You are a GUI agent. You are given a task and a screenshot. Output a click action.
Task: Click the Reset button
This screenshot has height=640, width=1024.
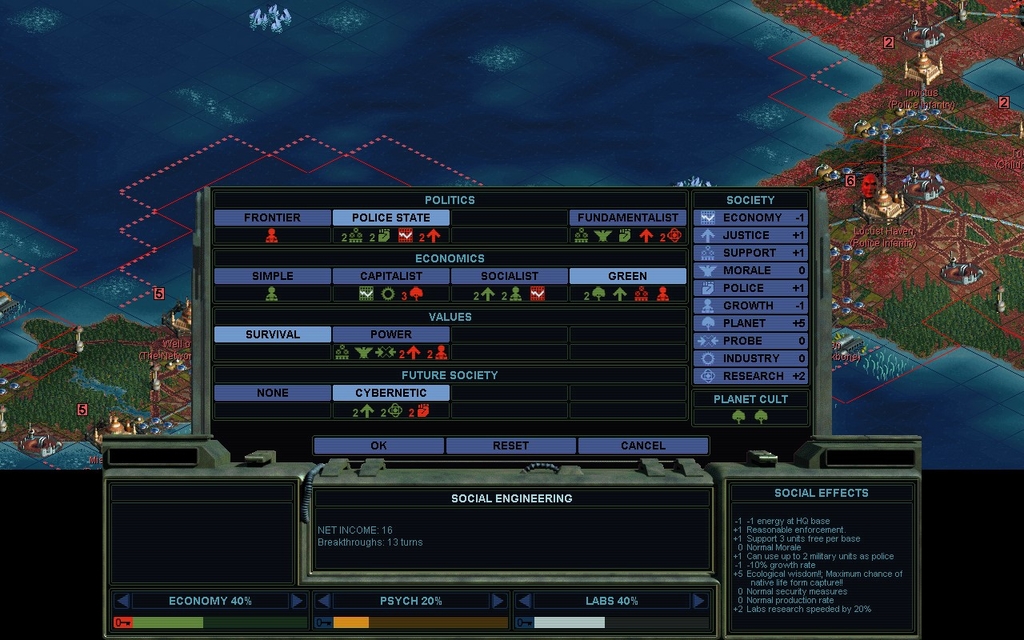click(x=511, y=446)
